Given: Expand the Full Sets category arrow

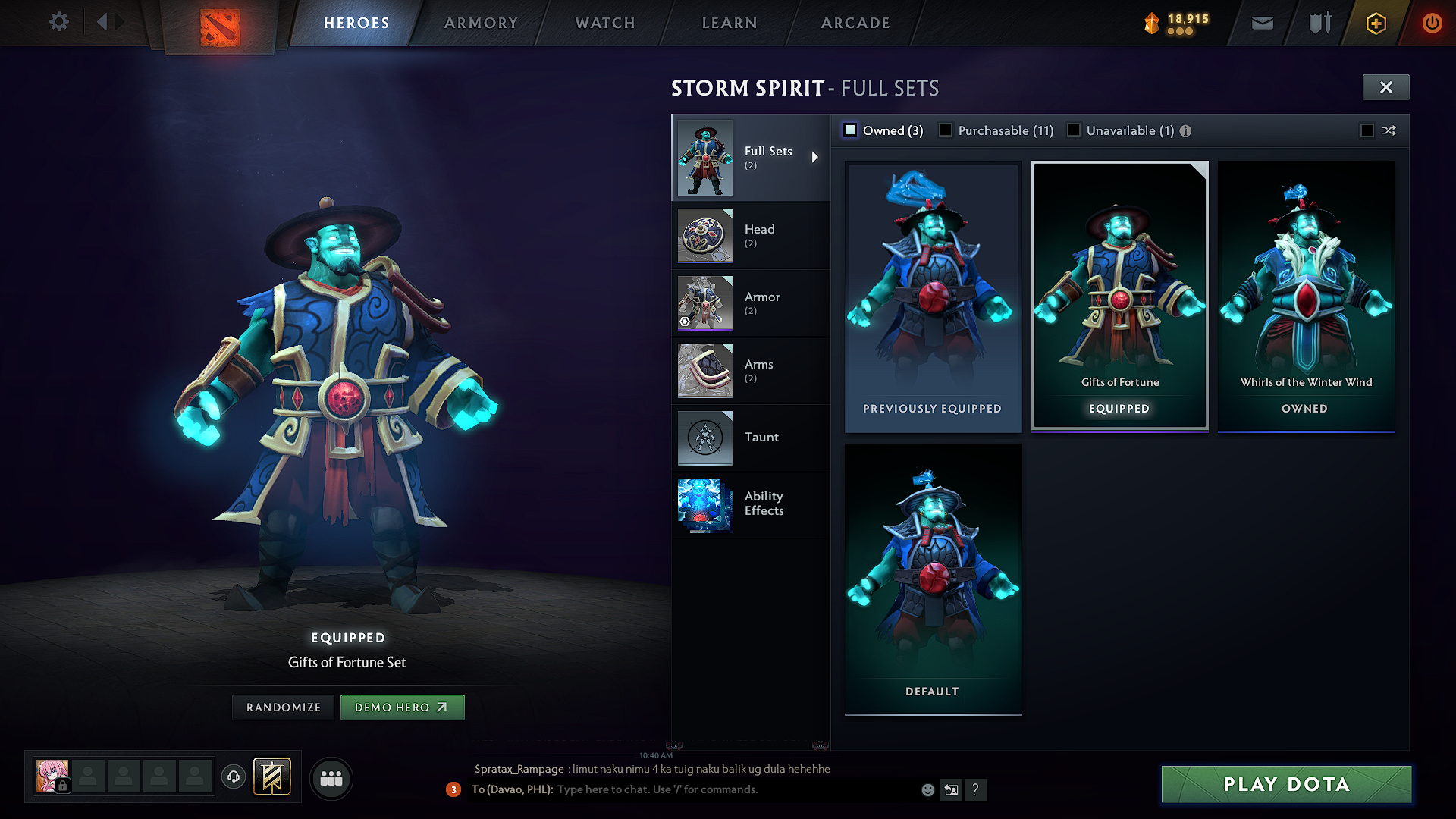Looking at the screenshot, I should (816, 157).
